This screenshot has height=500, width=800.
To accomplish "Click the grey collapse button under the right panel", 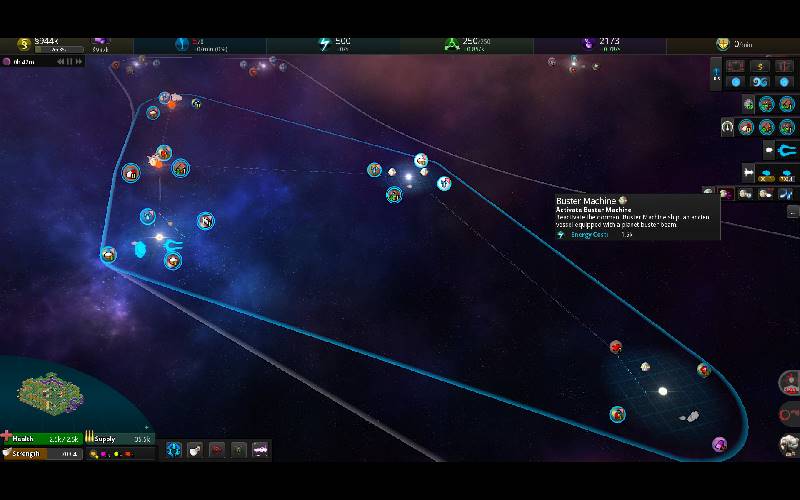I will [793, 212].
